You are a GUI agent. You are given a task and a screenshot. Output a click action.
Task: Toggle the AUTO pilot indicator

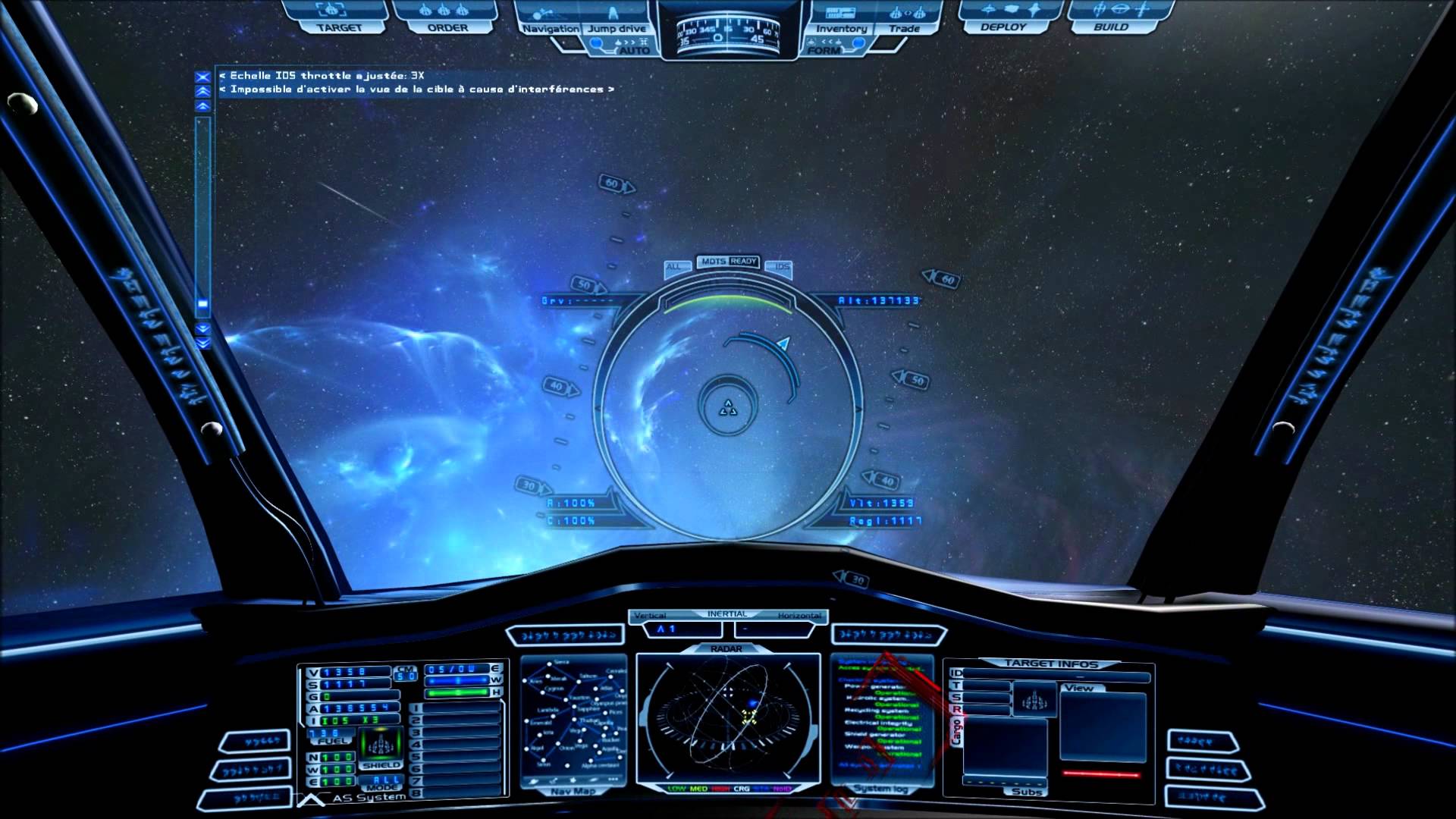(634, 50)
